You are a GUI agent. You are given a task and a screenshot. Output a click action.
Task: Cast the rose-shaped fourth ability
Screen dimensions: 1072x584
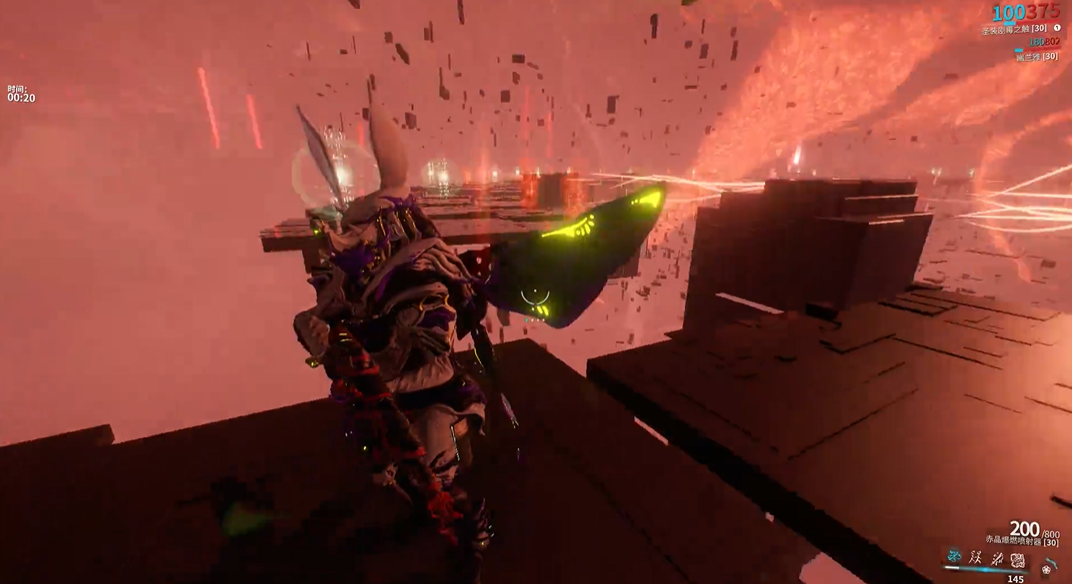point(1017,558)
